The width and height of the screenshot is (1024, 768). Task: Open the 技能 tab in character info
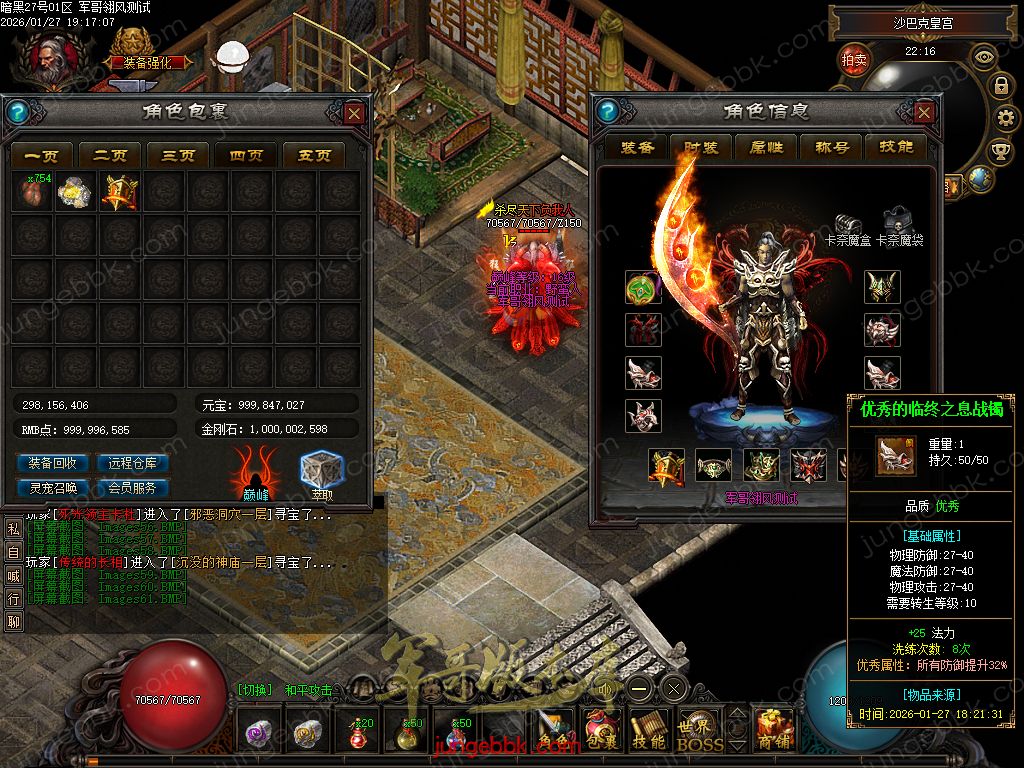point(896,147)
